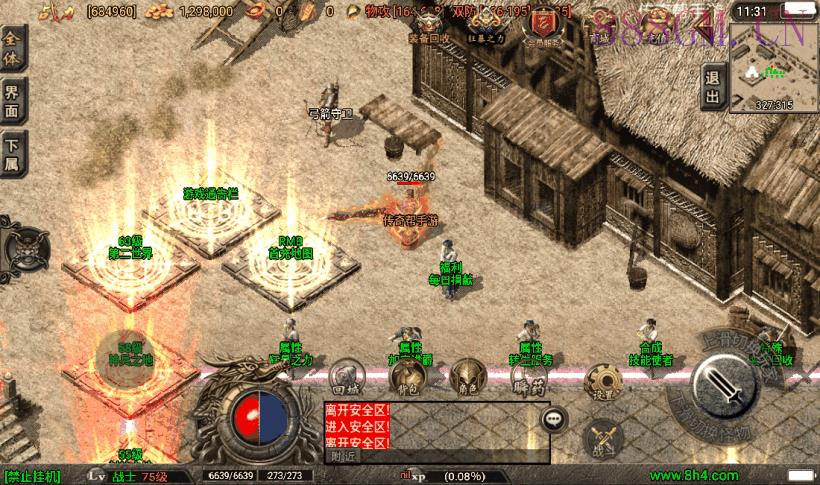
Task: Open the 会员服务 red shield icon
Action: 545,23
